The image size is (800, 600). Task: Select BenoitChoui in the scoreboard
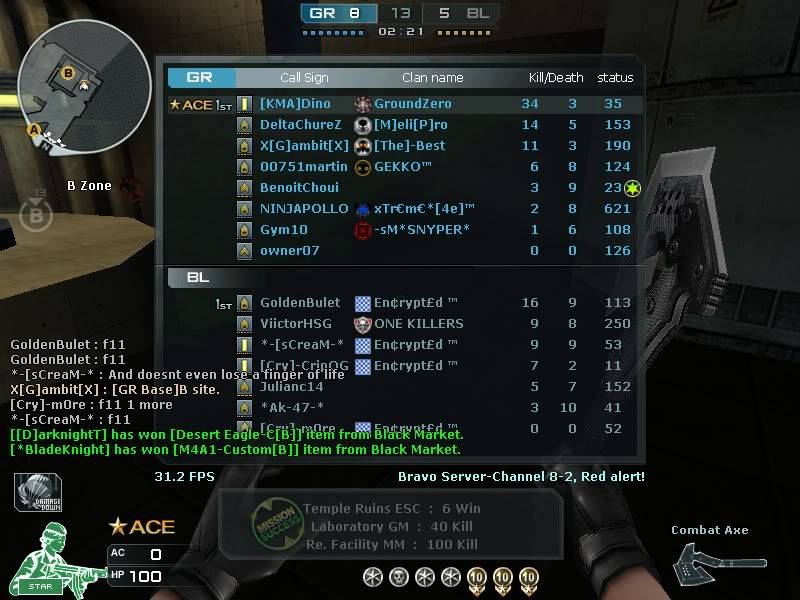tap(299, 188)
